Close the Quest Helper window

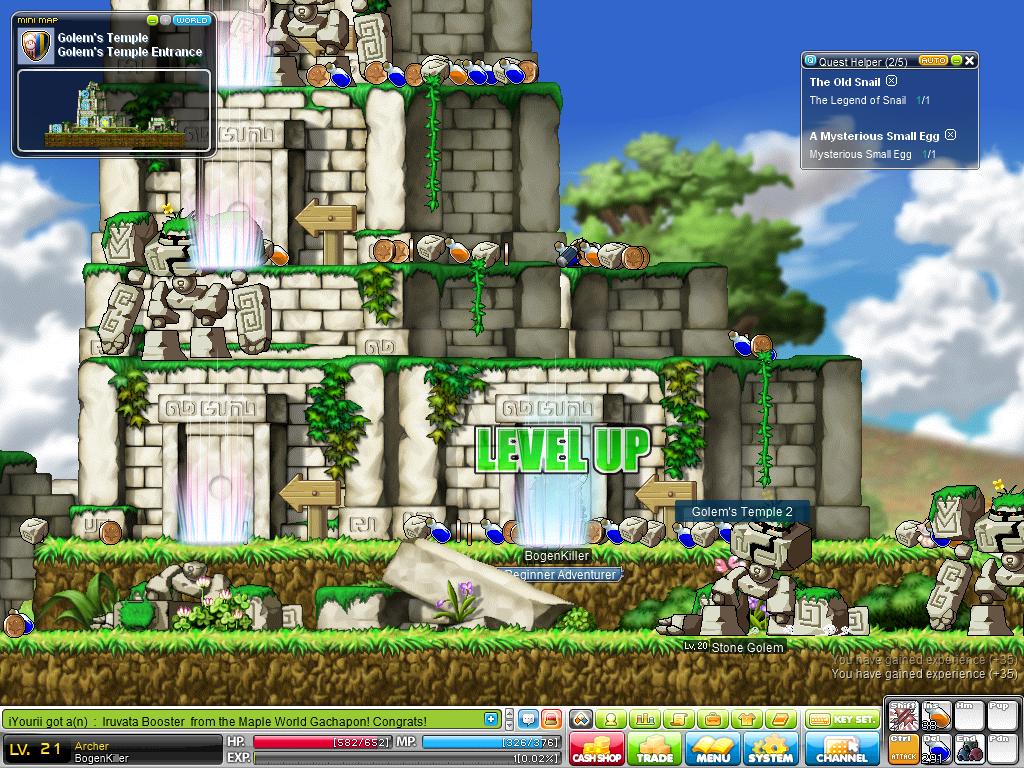969,61
